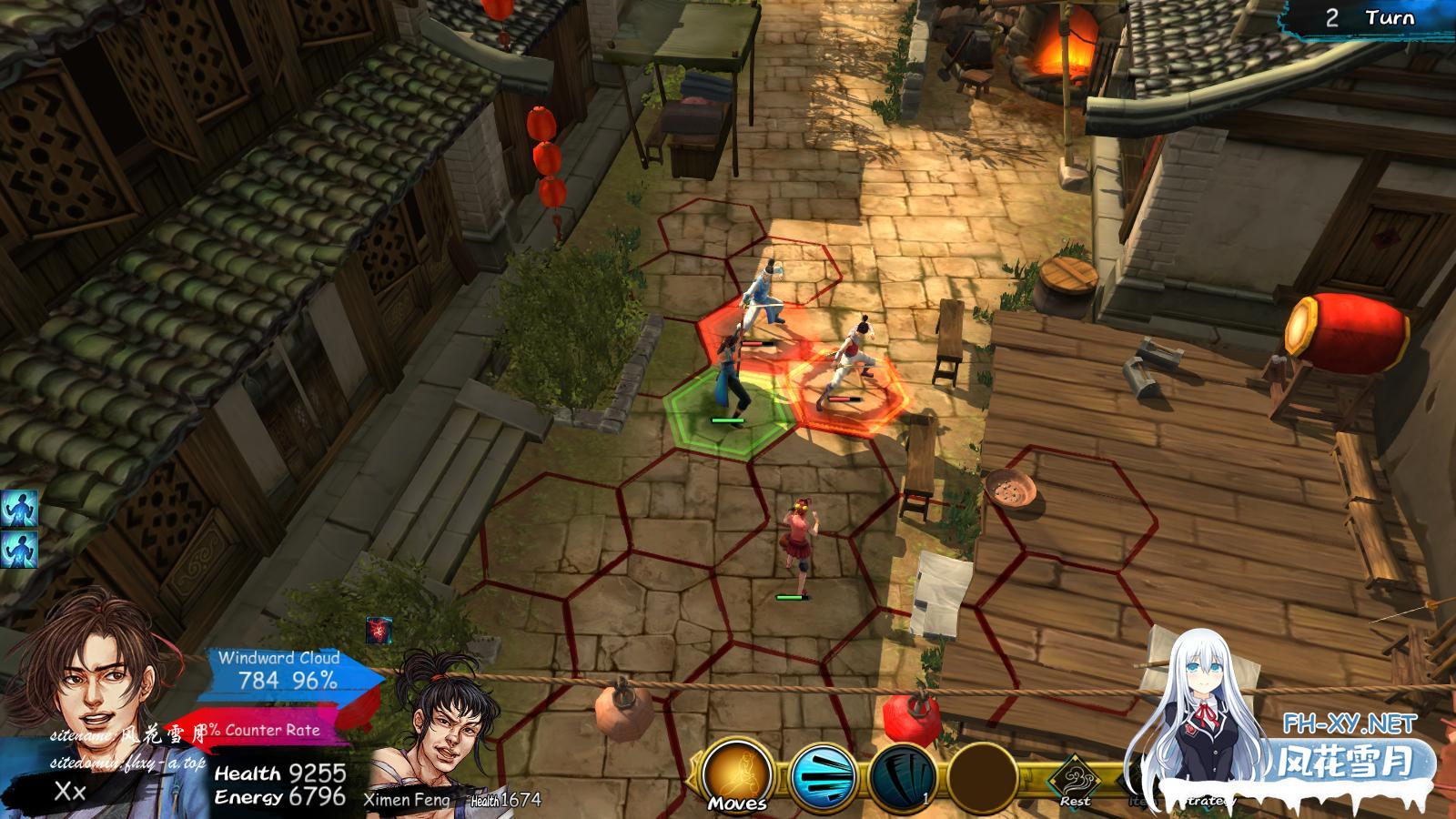Inspect the red status icon above Ximen Feng
The height and width of the screenshot is (819, 1456).
(x=379, y=630)
